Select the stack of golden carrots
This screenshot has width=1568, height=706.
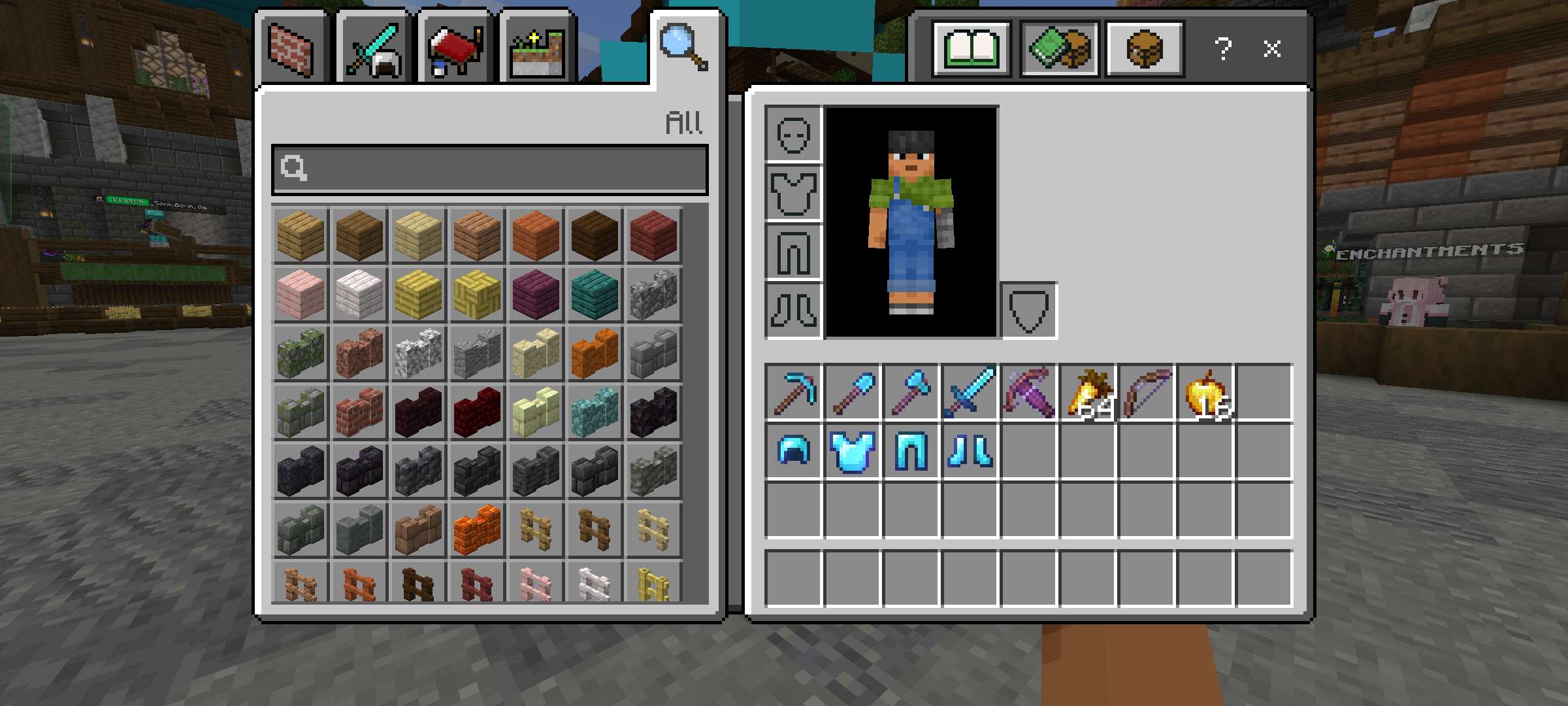click(x=1088, y=393)
